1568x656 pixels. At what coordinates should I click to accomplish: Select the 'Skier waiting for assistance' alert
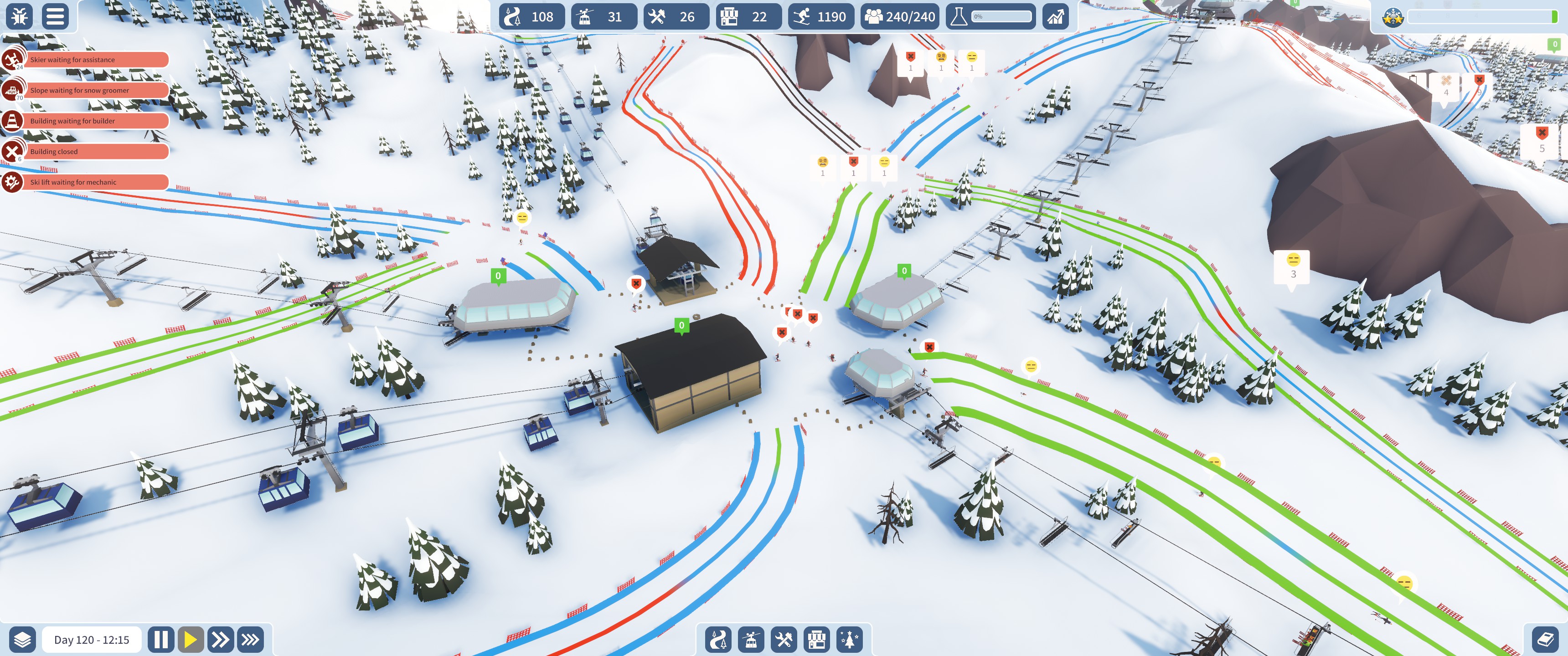coord(94,60)
